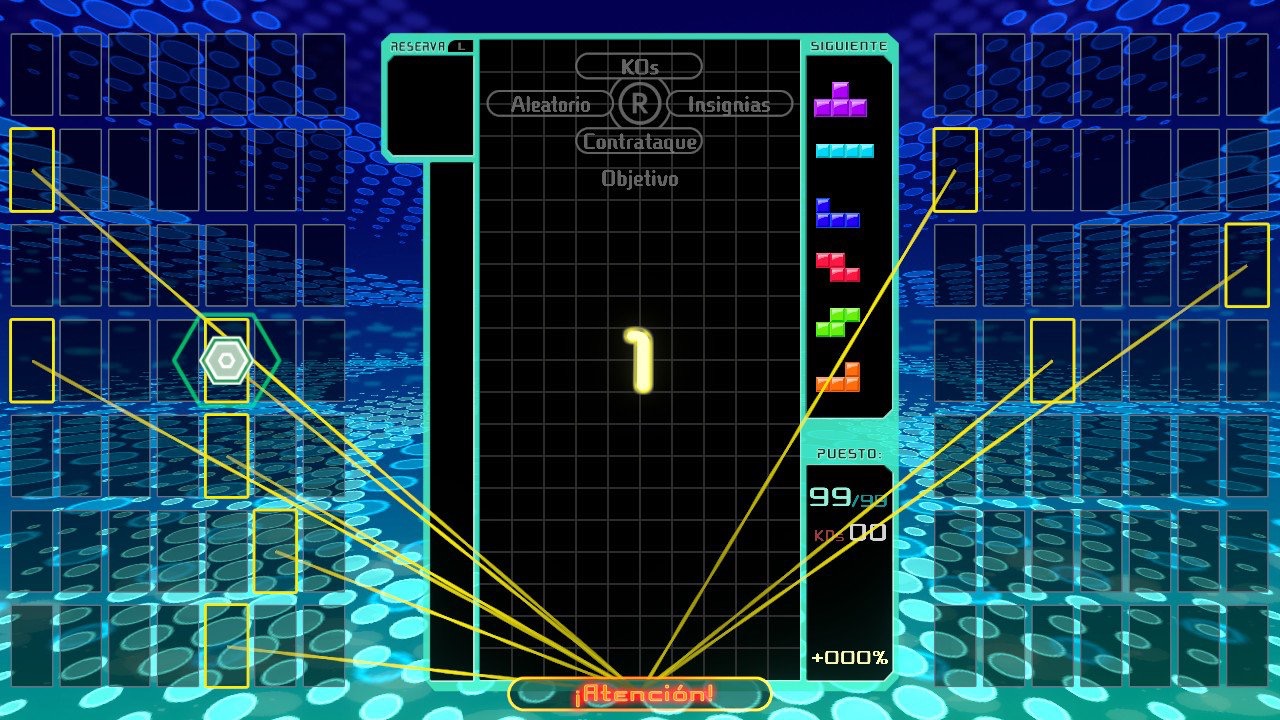Image resolution: width=1280 pixels, height=720 pixels.
Task: Click the red Z piece in the queue
Action: pyautogui.click(x=837, y=267)
